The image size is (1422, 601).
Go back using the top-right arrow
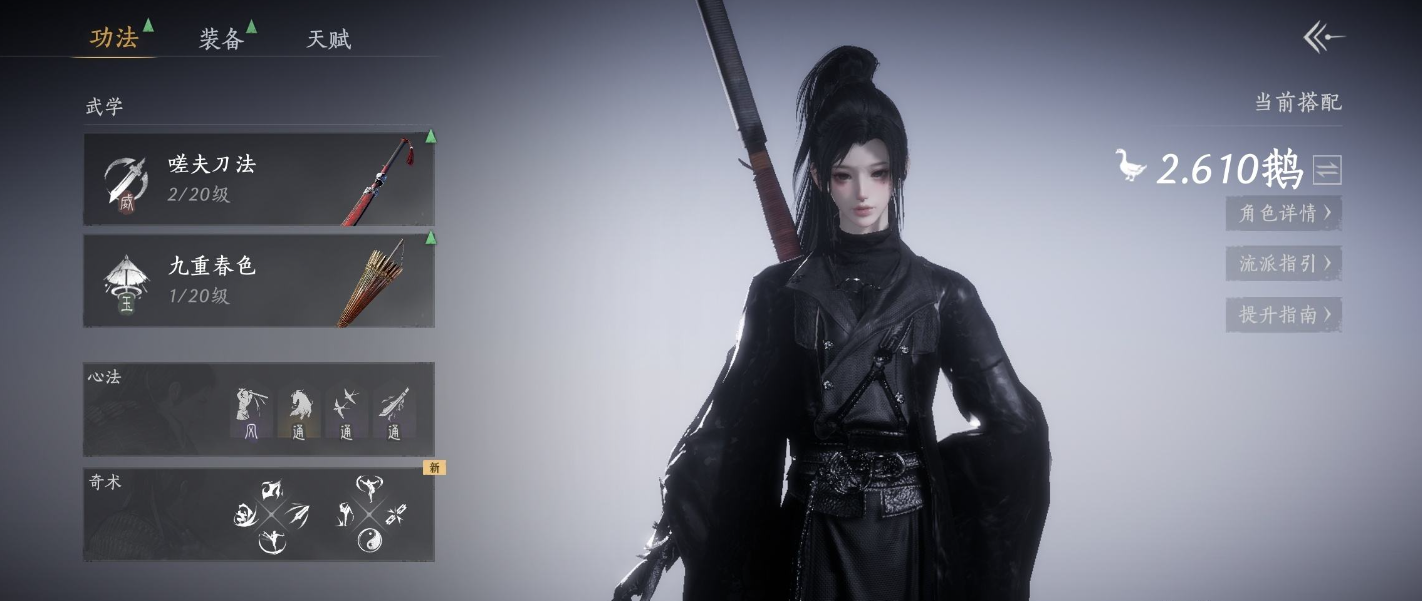[1324, 39]
